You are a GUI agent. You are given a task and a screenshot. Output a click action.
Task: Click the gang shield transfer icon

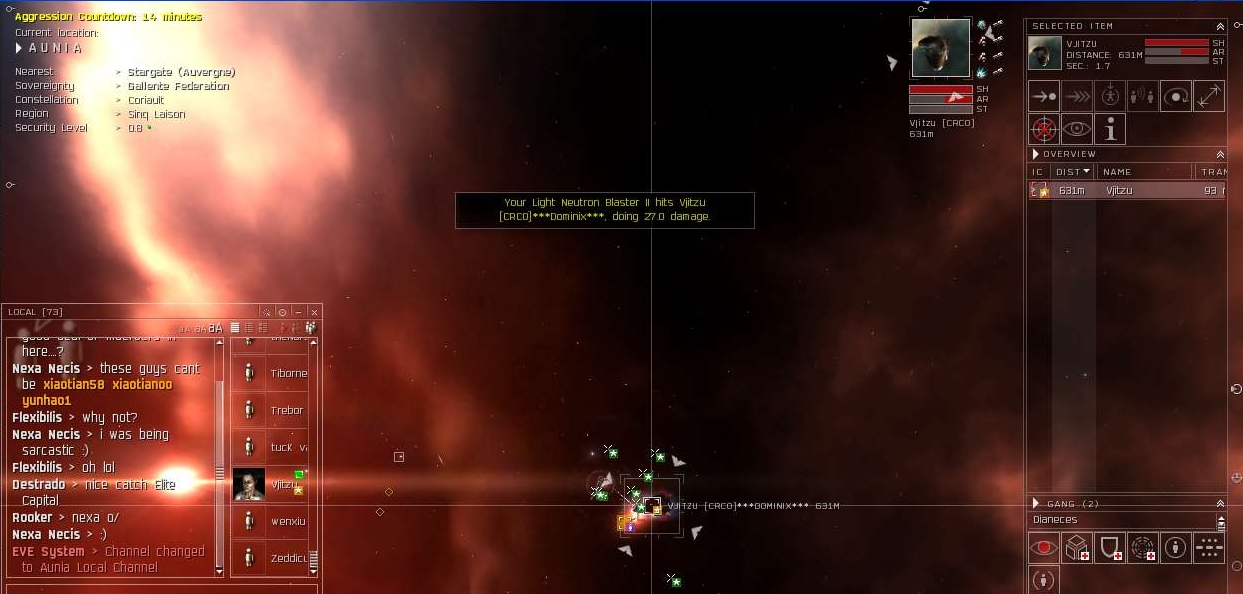pyautogui.click(x=1110, y=547)
